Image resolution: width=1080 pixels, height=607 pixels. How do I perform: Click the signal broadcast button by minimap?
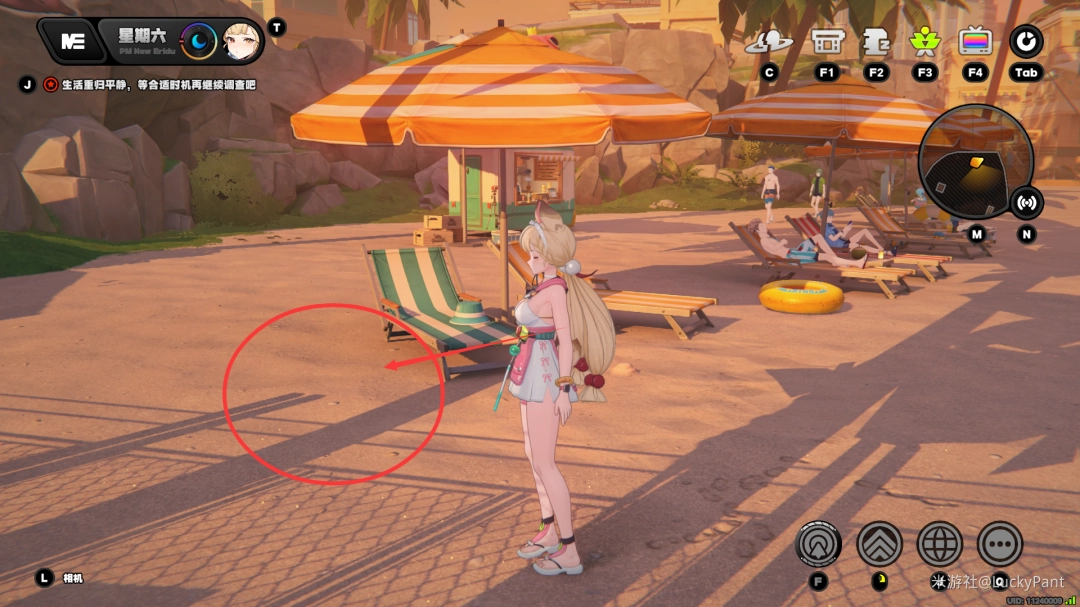tap(1026, 202)
